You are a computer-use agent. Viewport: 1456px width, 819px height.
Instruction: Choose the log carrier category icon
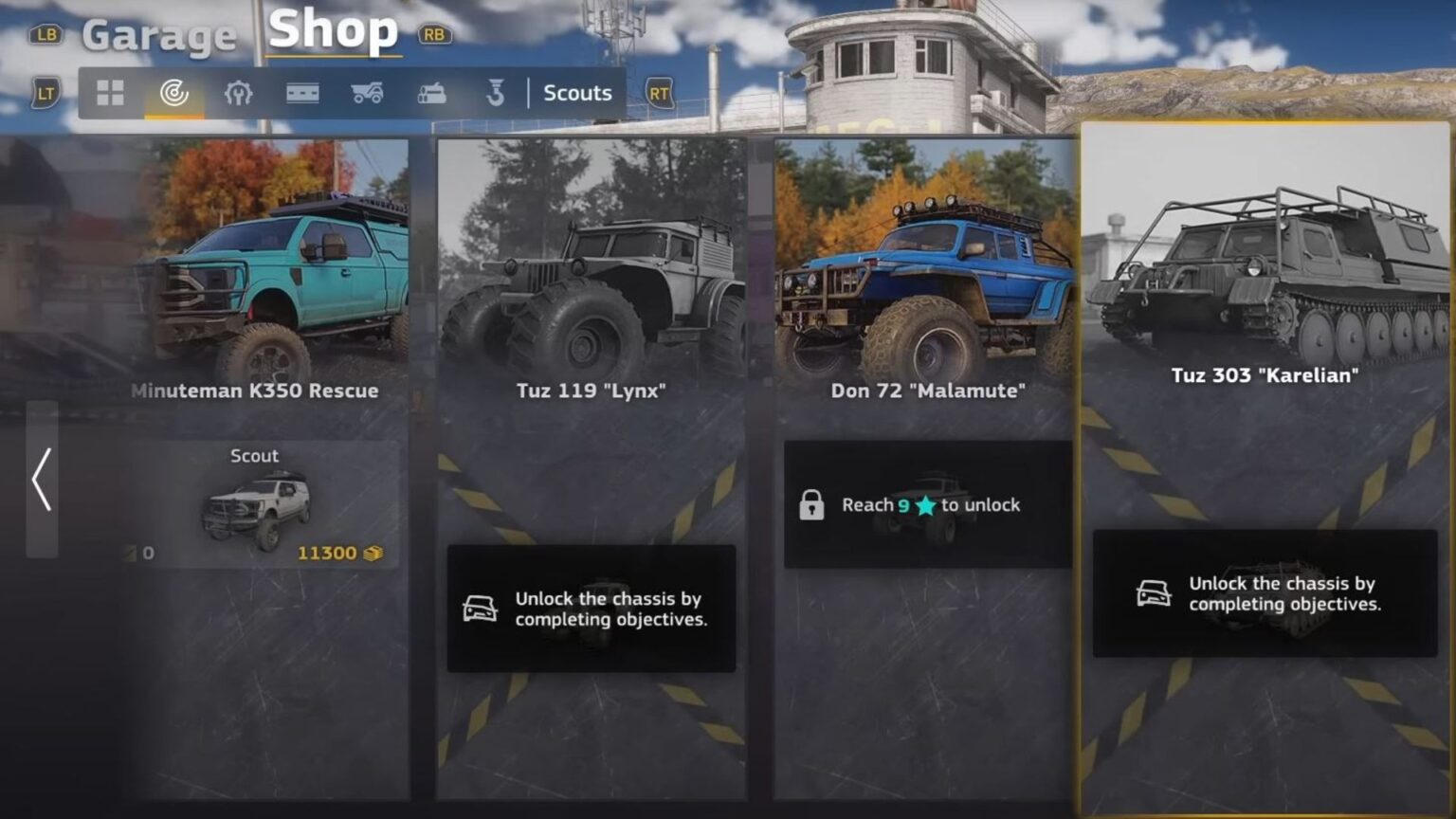coord(431,92)
